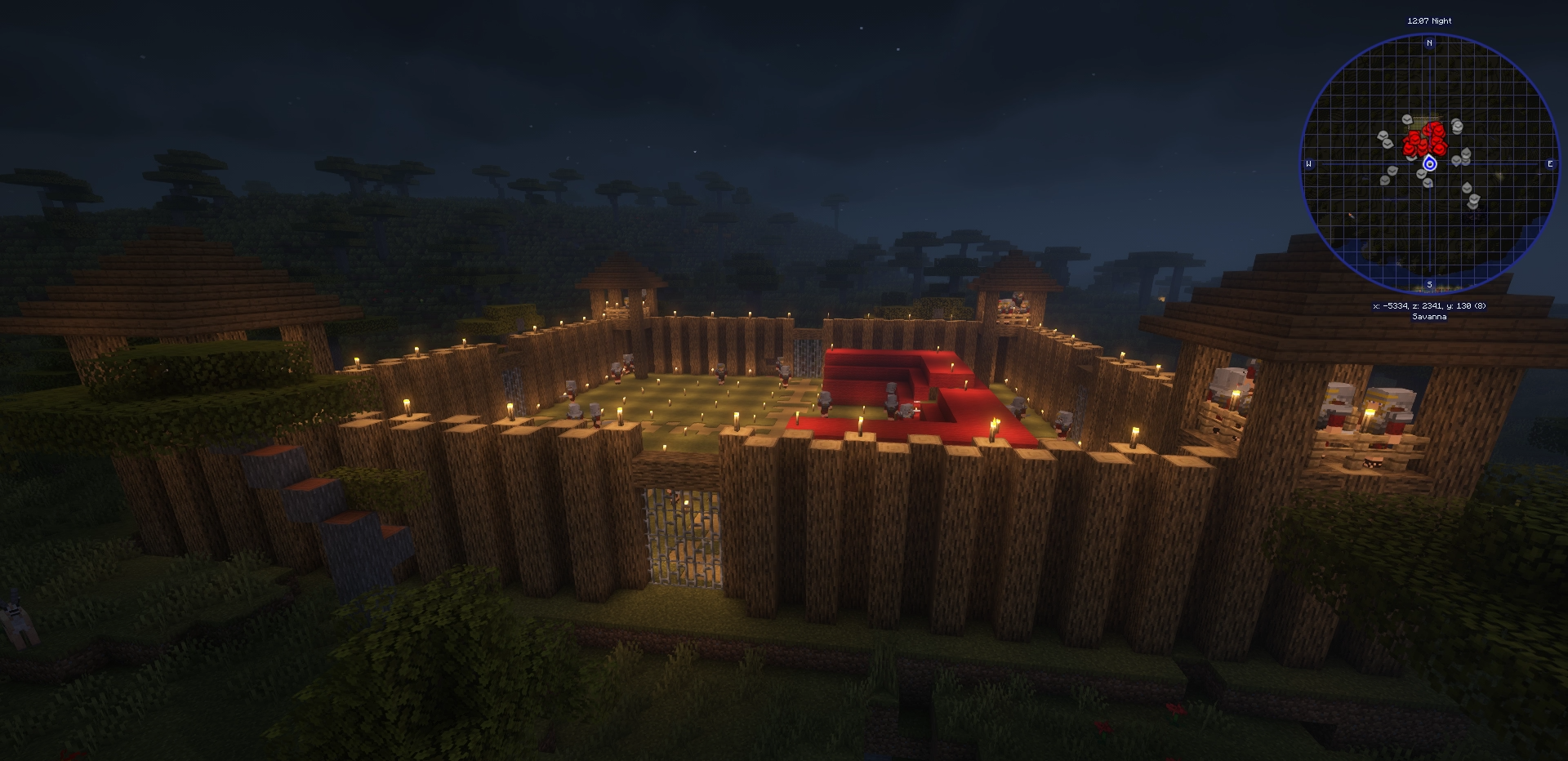Image resolution: width=1568 pixels, height=761 pixels.
Task: Select the west marker on the minimap
Action: coord(1309,164)
